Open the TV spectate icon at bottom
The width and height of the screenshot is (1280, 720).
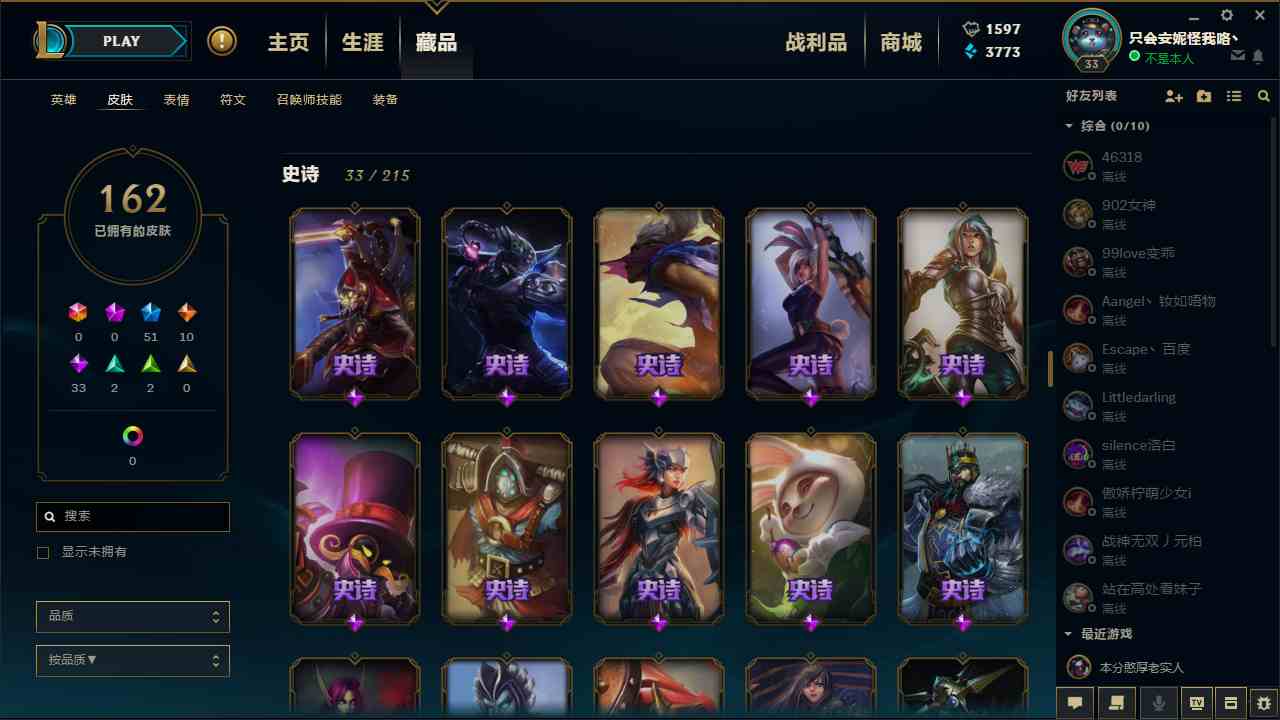[1197, 703]
